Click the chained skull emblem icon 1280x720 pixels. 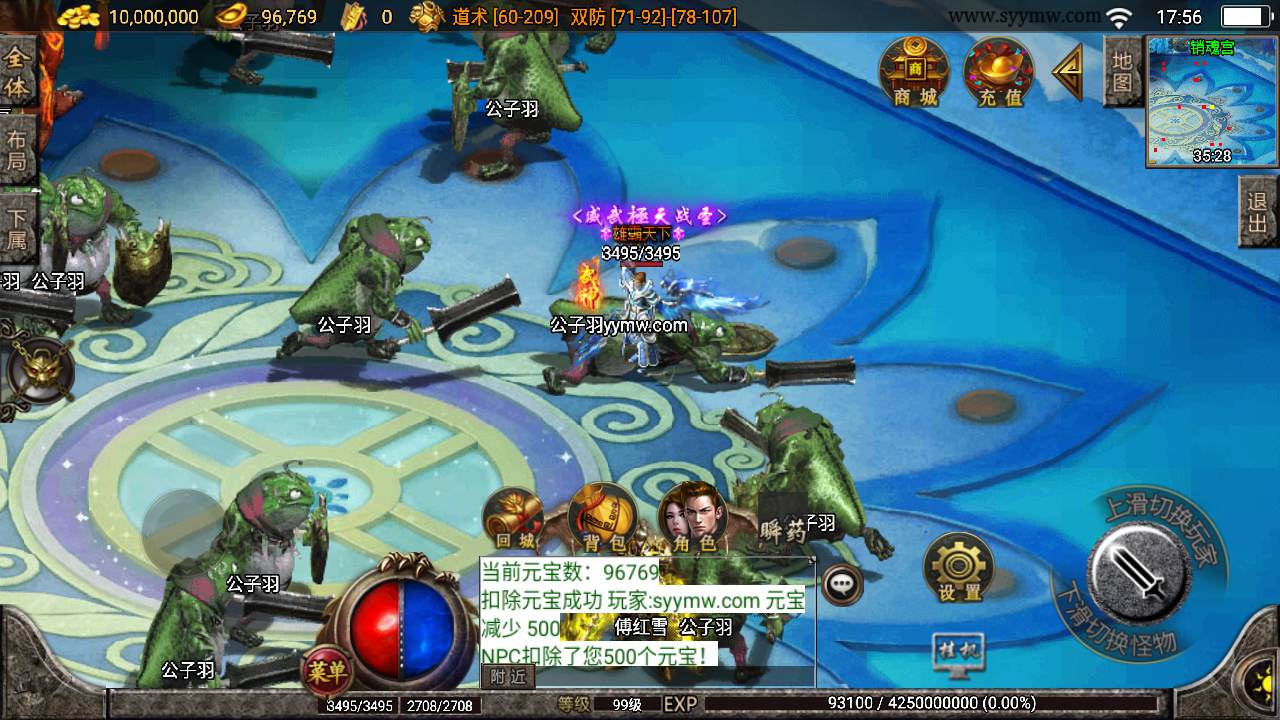tap(38, 371)
